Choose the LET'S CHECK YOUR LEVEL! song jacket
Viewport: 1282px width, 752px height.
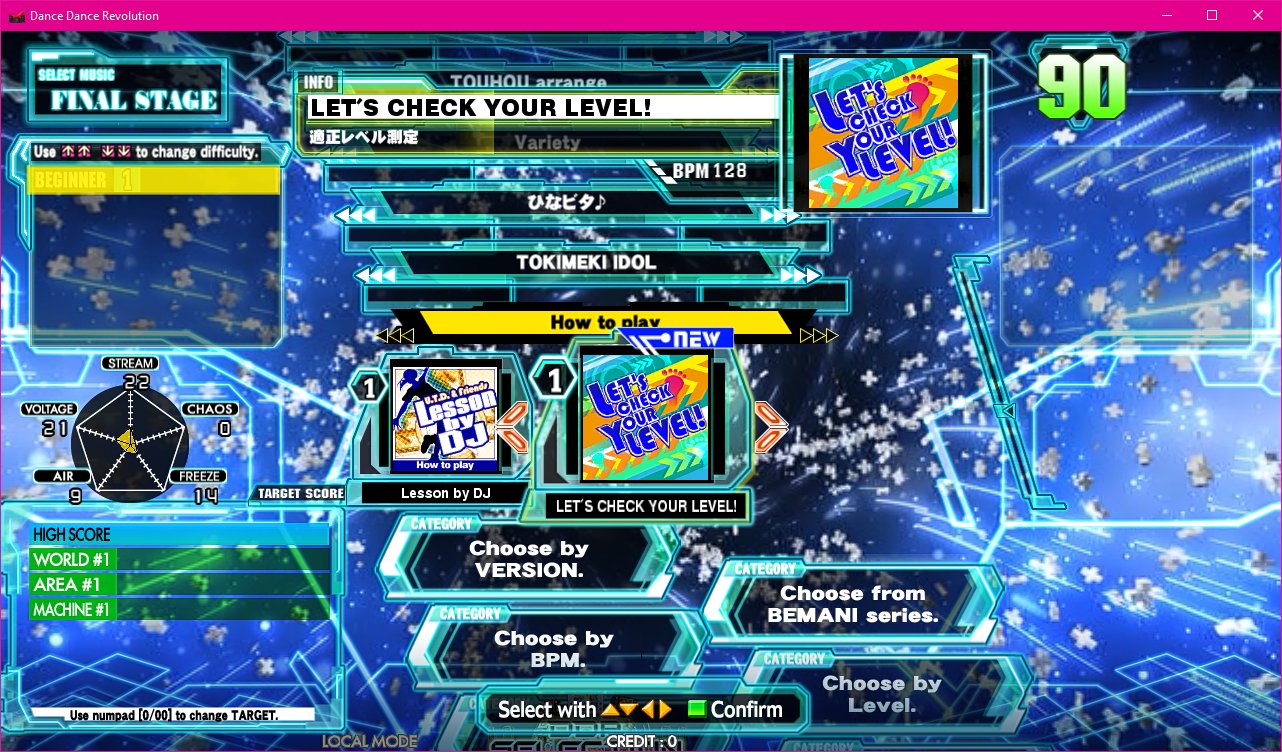(646, 416)
